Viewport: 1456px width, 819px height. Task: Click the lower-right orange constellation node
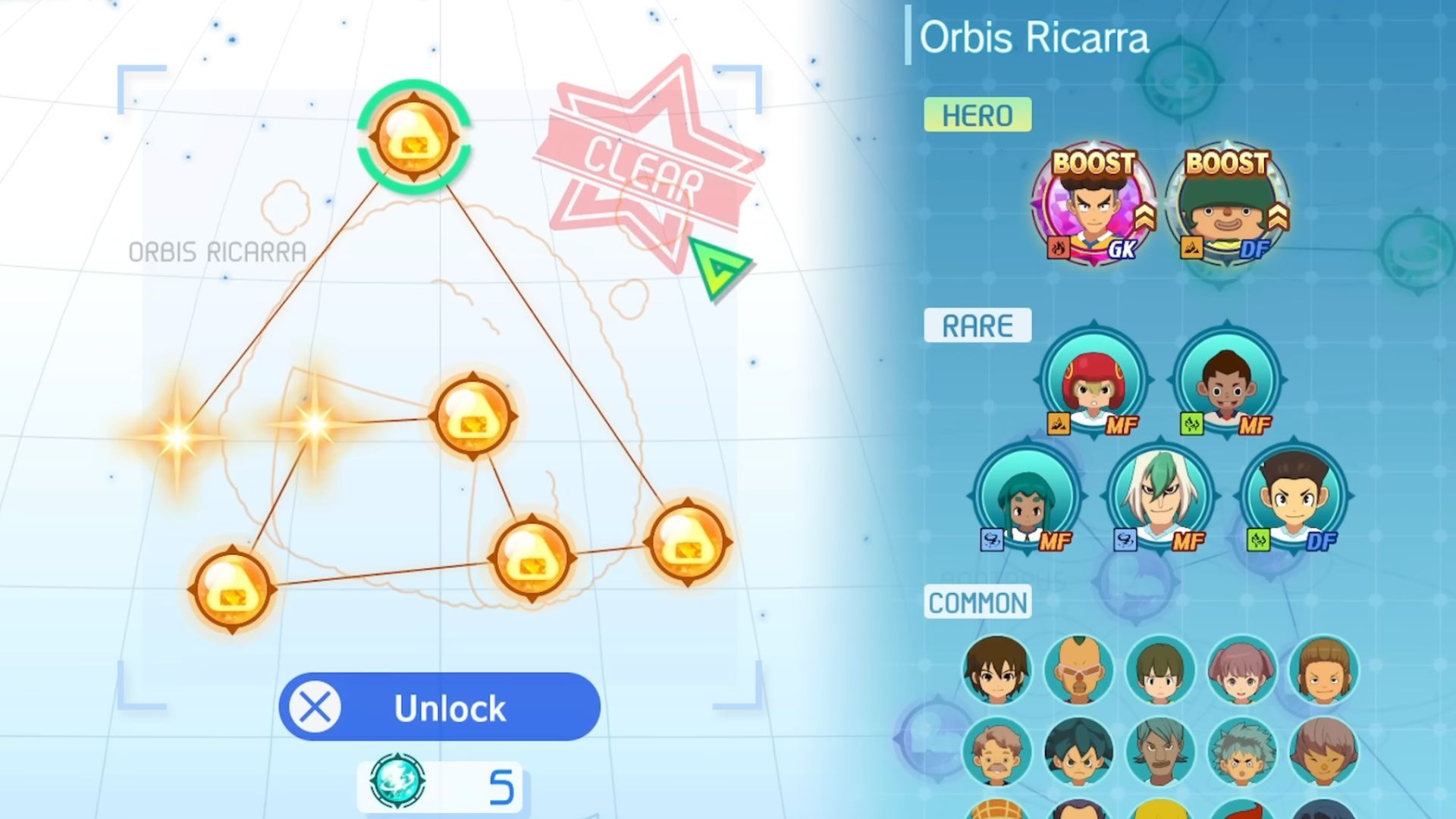click(x=688, y=541)
